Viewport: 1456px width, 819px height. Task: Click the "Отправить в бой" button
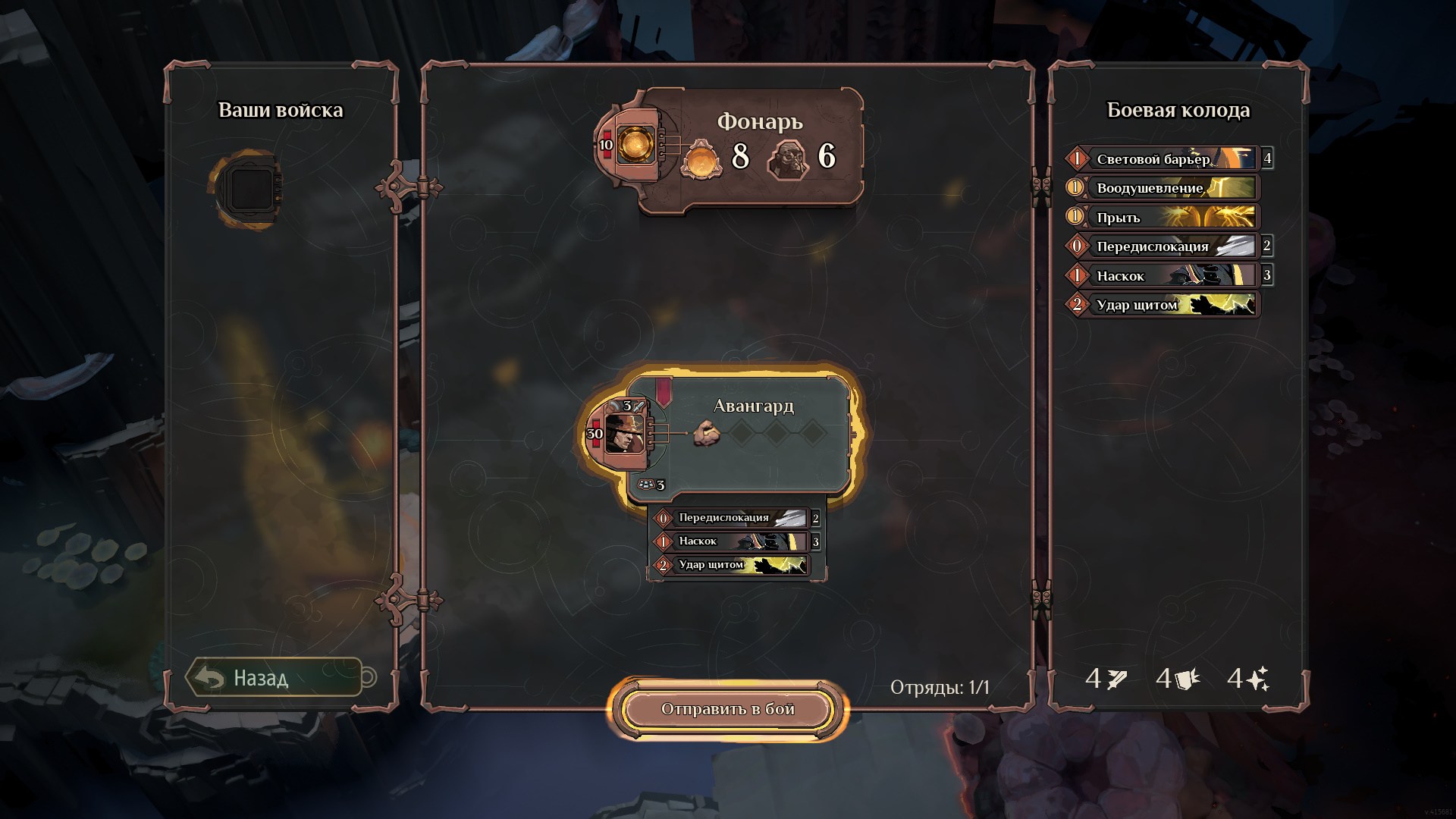click(727, 709)
